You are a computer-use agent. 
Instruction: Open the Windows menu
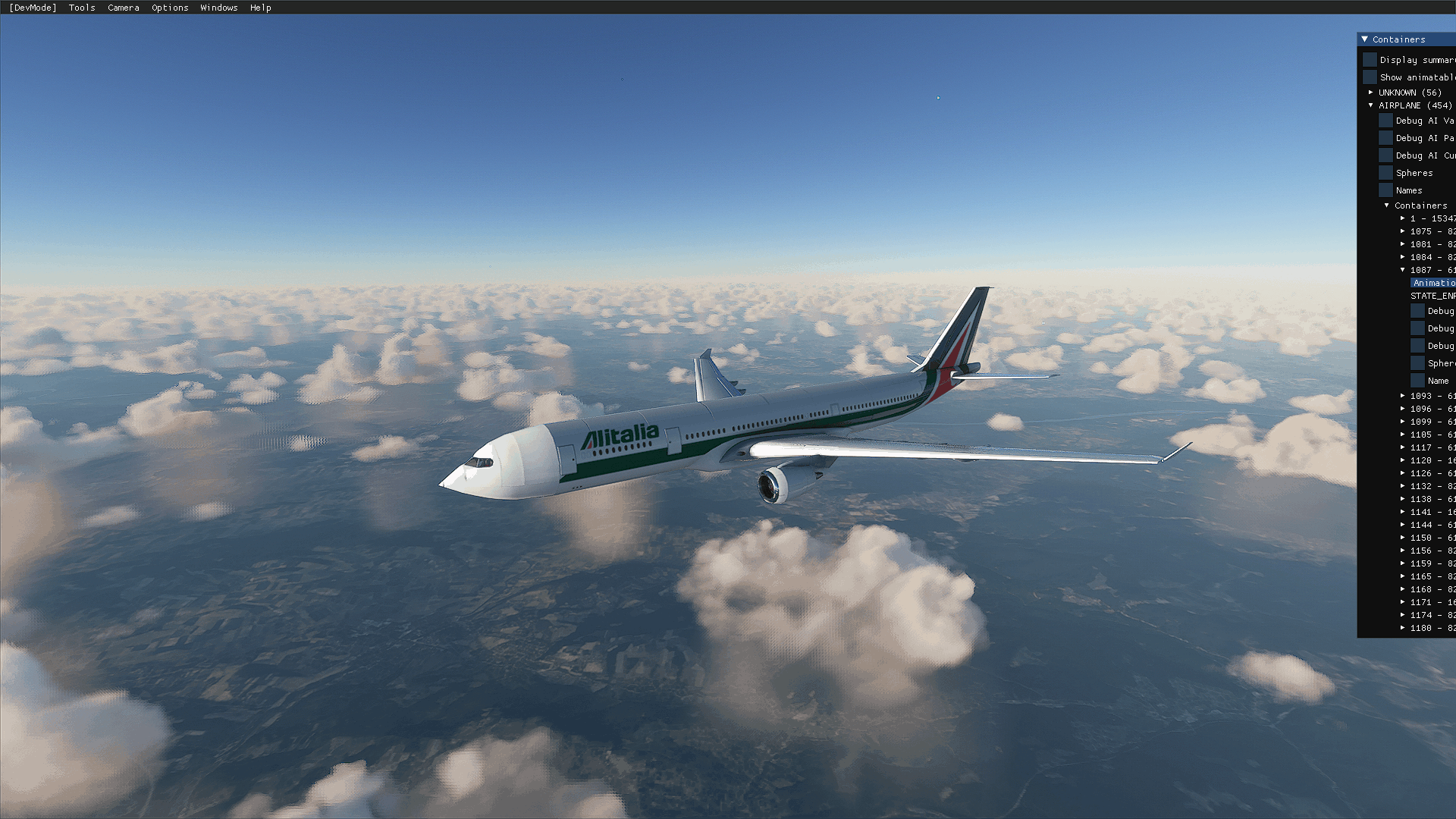219,8
